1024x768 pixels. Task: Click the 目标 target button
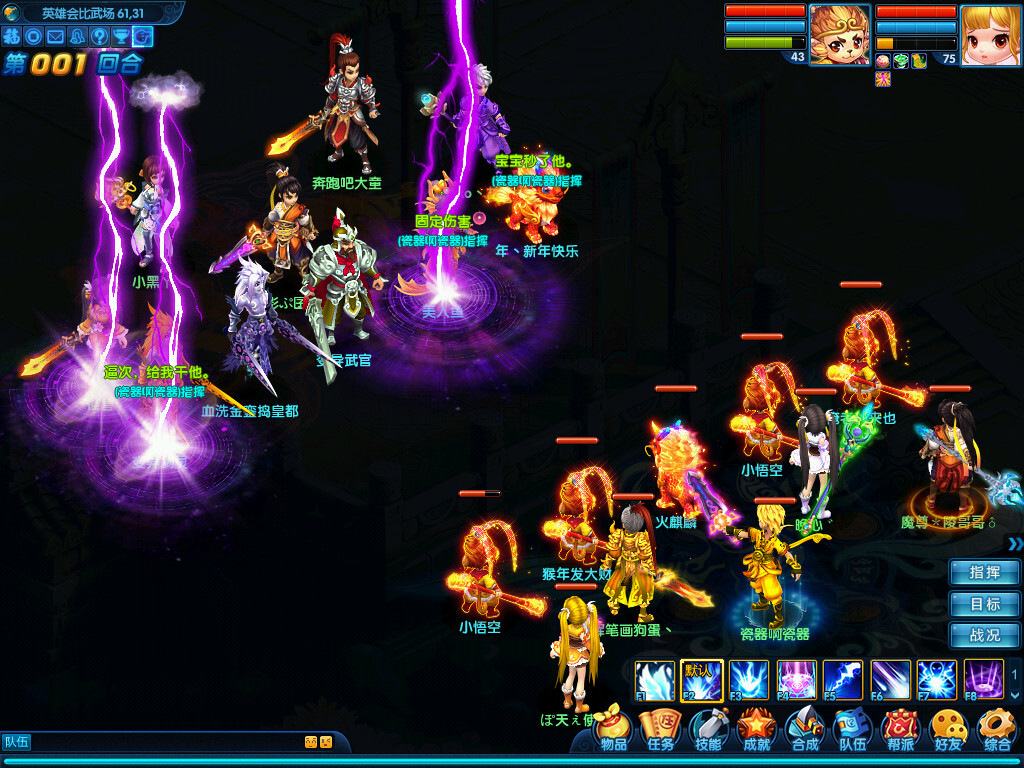(x=985, y=604)
